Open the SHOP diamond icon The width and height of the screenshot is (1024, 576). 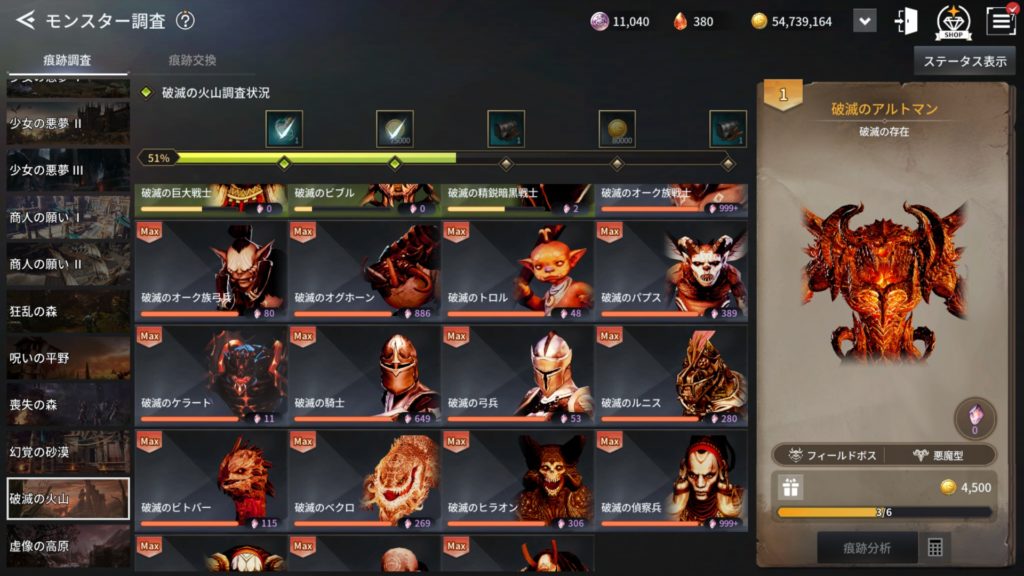click(x=953, y=22)
